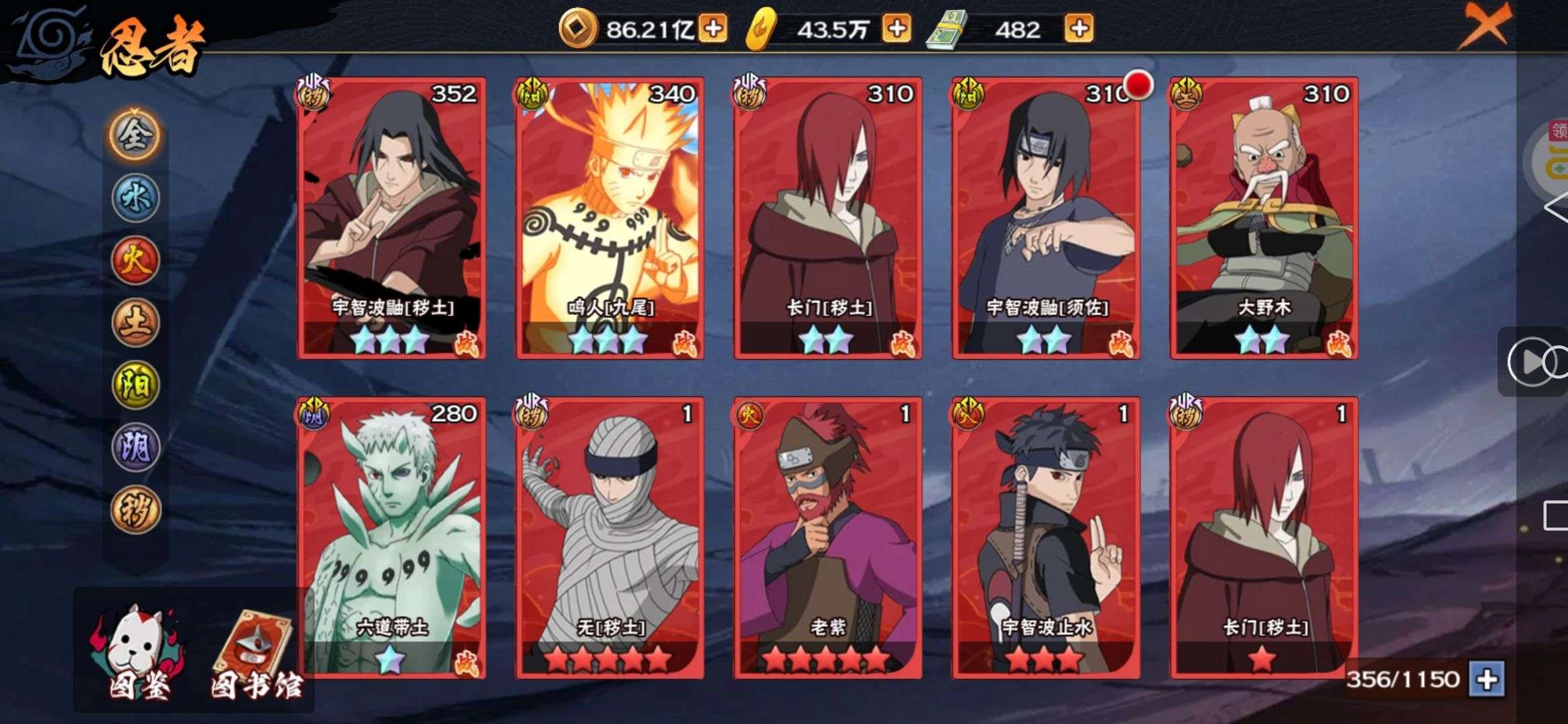This screenshot has width=1568, height=724.
Task: Switch to the fire 火 element filter
Action: pyautogui.click(x=135, y=260)
